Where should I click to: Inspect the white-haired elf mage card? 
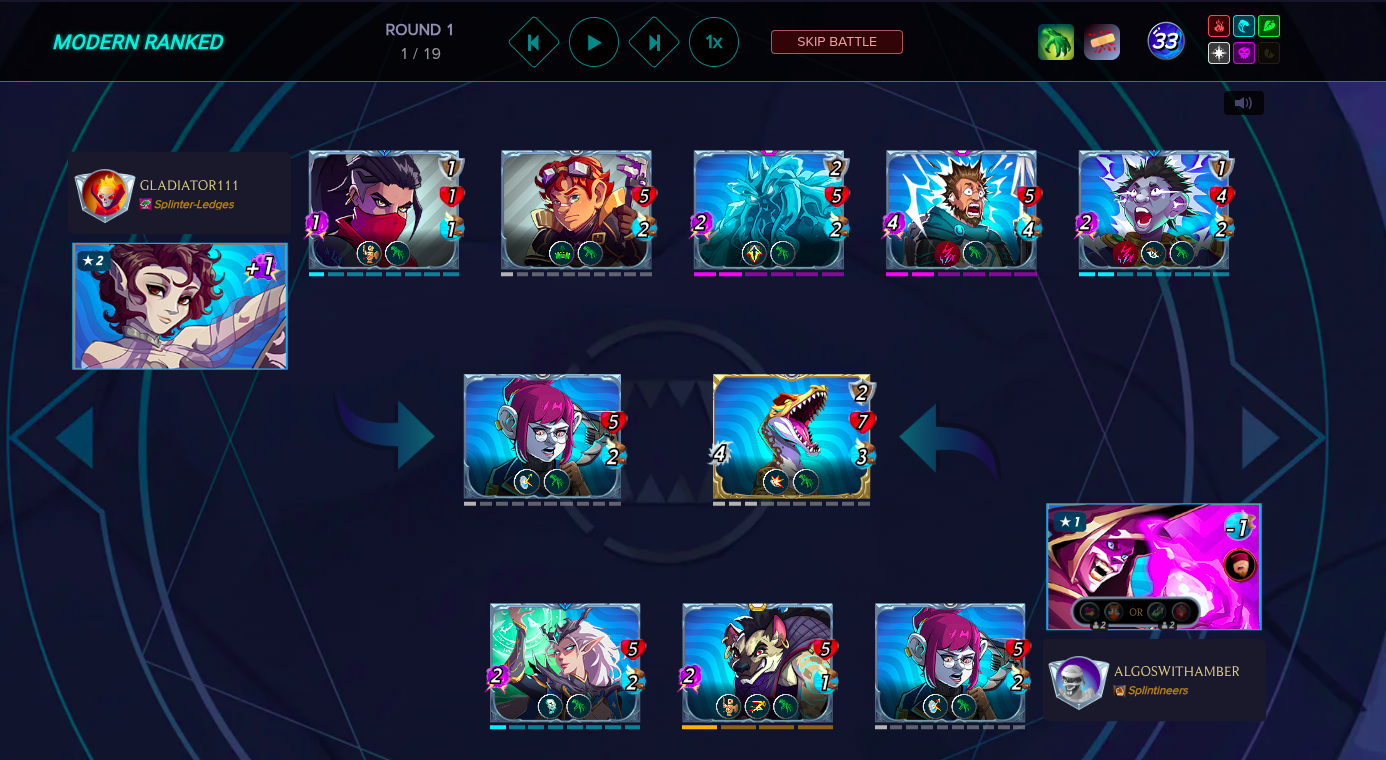pos(565,663)
